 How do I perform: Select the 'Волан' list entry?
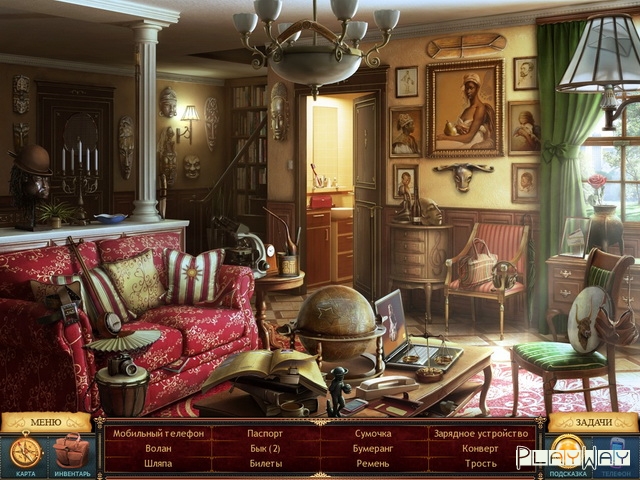coord(158,449)
